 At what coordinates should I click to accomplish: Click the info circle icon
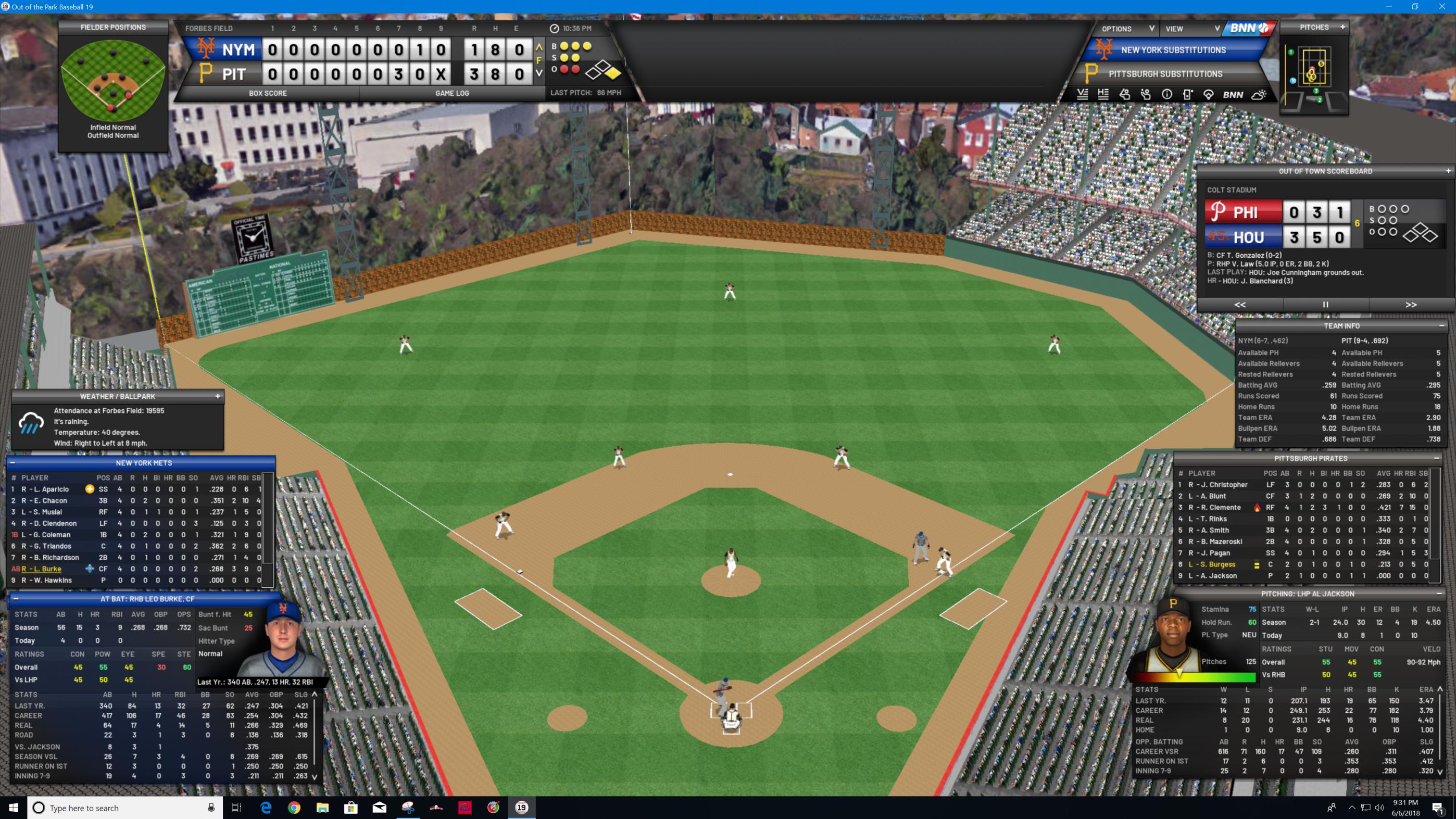click(1166, 95)
